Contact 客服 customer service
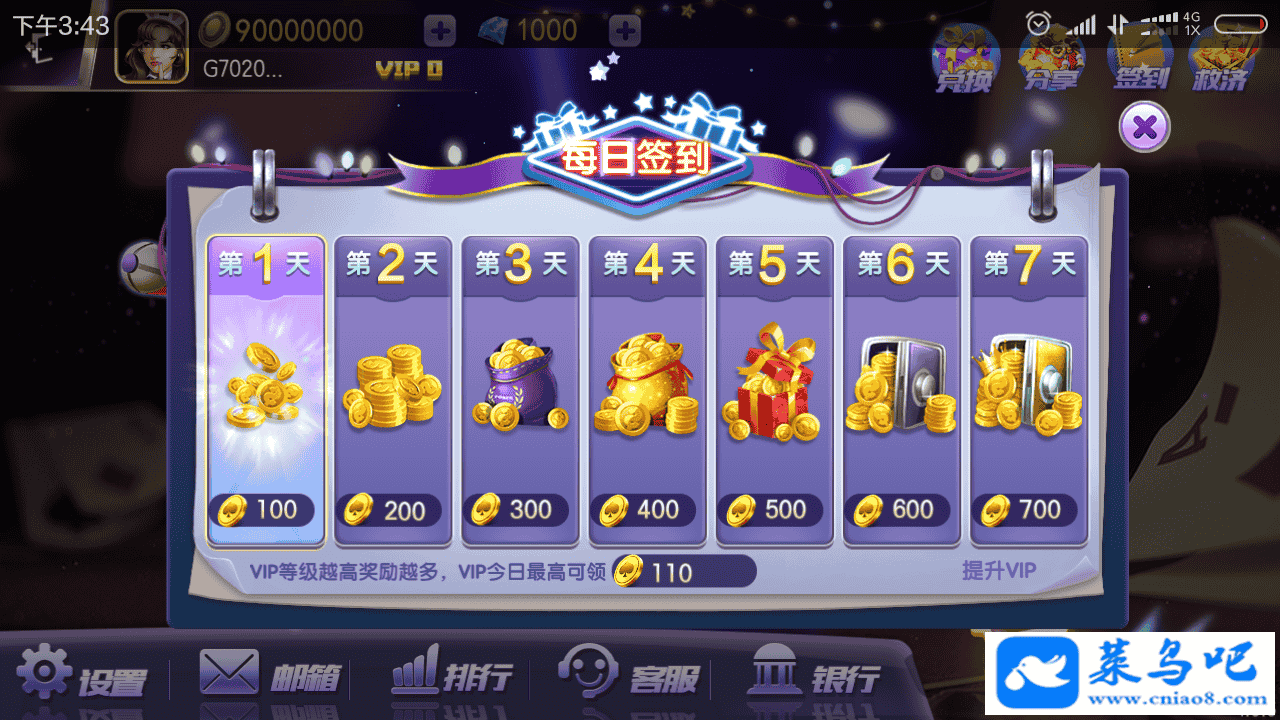1280x720 pixels. pos(628,675)
